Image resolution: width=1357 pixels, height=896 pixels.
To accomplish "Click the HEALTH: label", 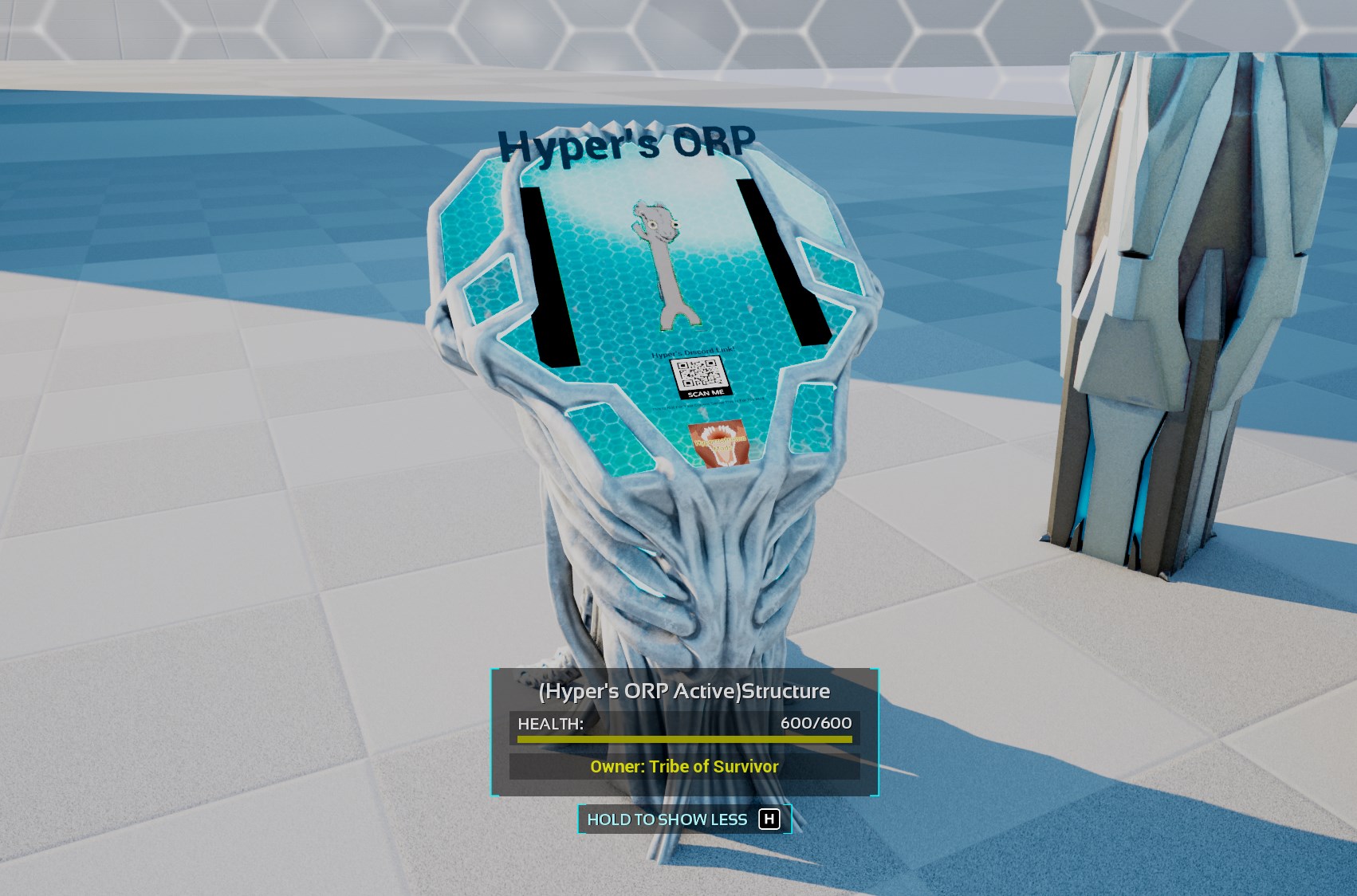I will (x=550, y=722).
